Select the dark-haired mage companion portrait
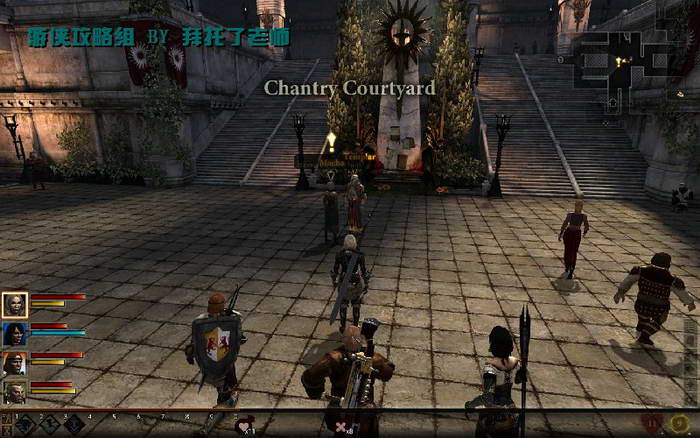 point(15,334)
